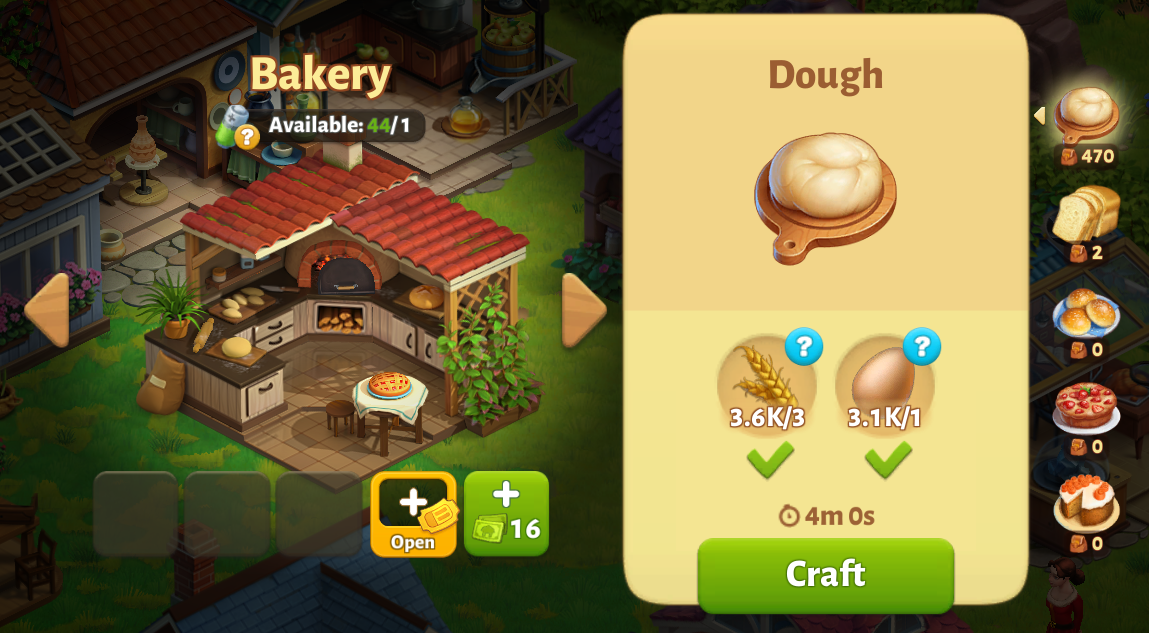Buy an extra slot for 16 cash
The width and height of the screenshot is (1149, 633).
point(506,513)
